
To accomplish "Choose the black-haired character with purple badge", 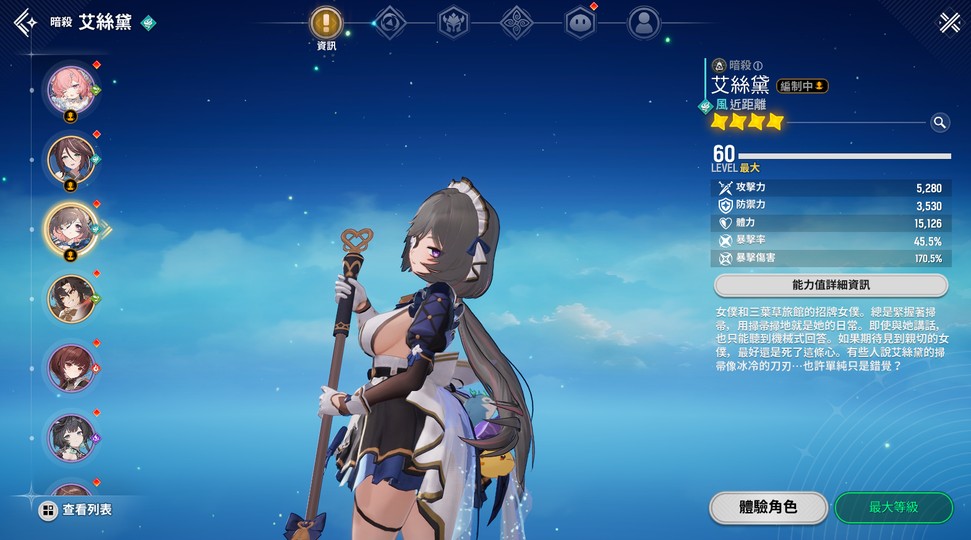I will pyautogui.click(x=72, y=437).
